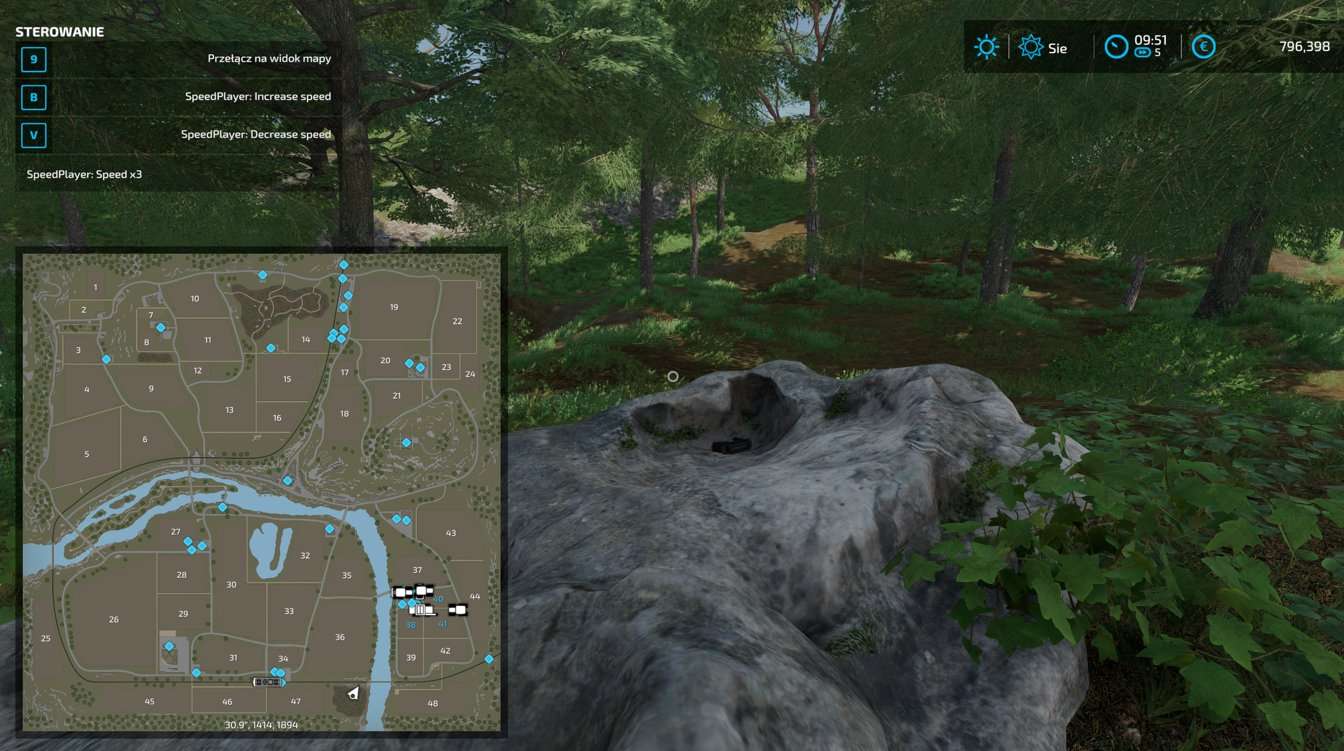The height and width of the screenshot is (751, 1344).
Task: Click the clock icon in the HUD
Action: pyautogui.click(x=1117, y=44)
